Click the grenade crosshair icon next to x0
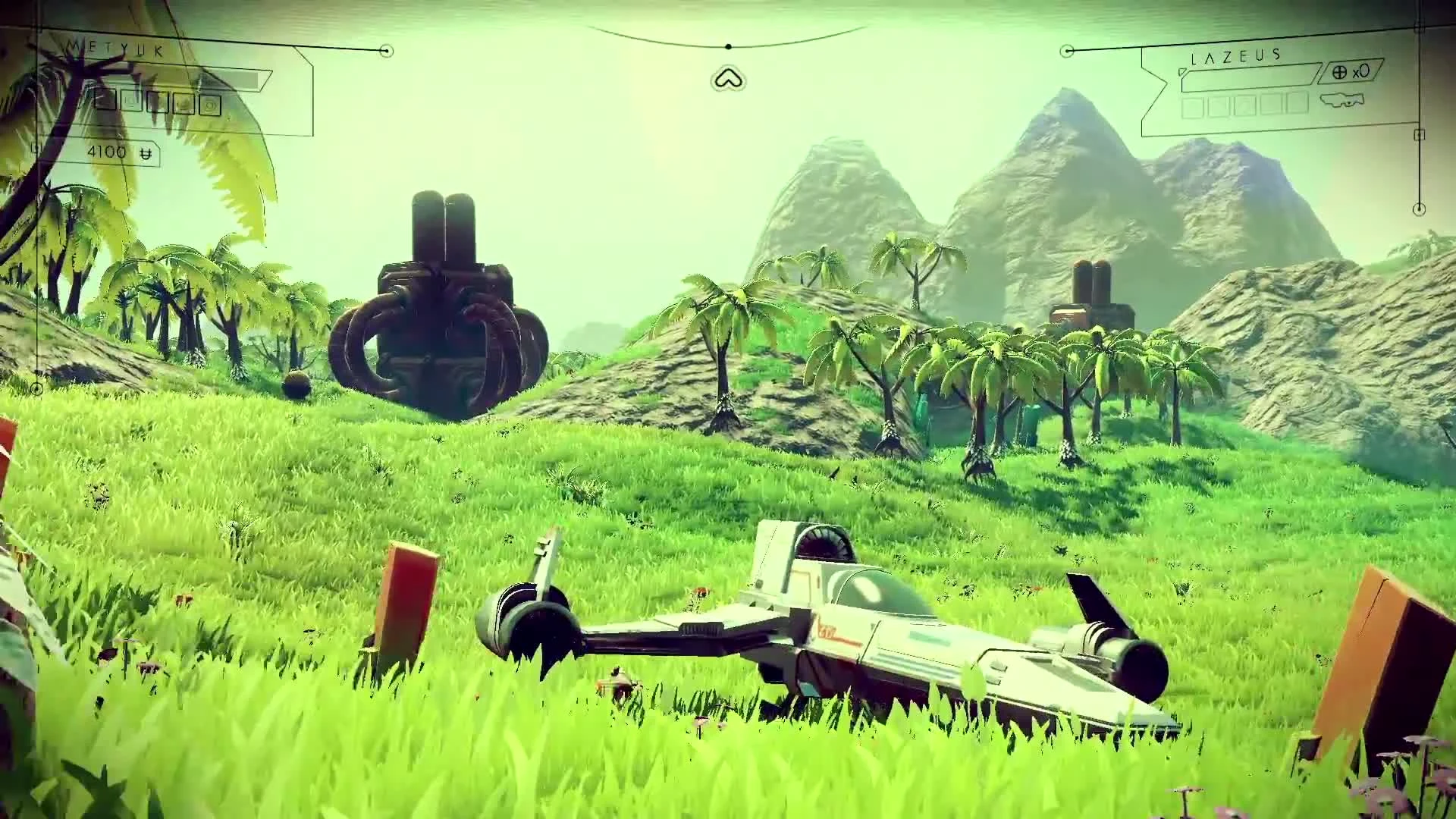 click(x=1339, y=73)
